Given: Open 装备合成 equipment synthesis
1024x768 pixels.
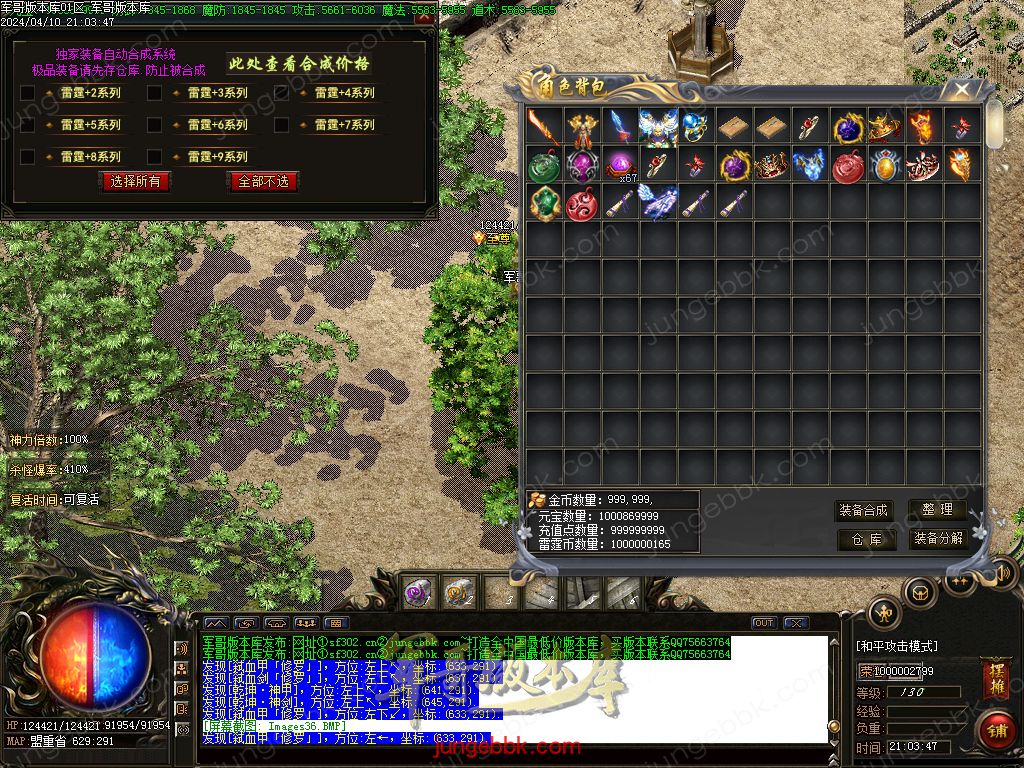Looking at the screenshot, I should click(863, 510).
